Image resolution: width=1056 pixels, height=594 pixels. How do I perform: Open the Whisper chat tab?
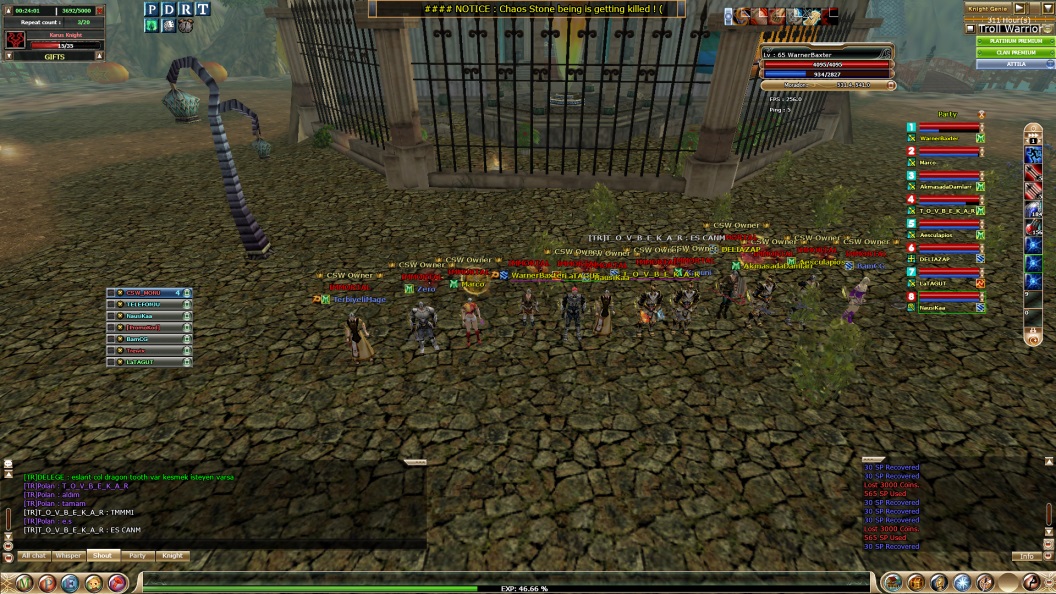68,555
